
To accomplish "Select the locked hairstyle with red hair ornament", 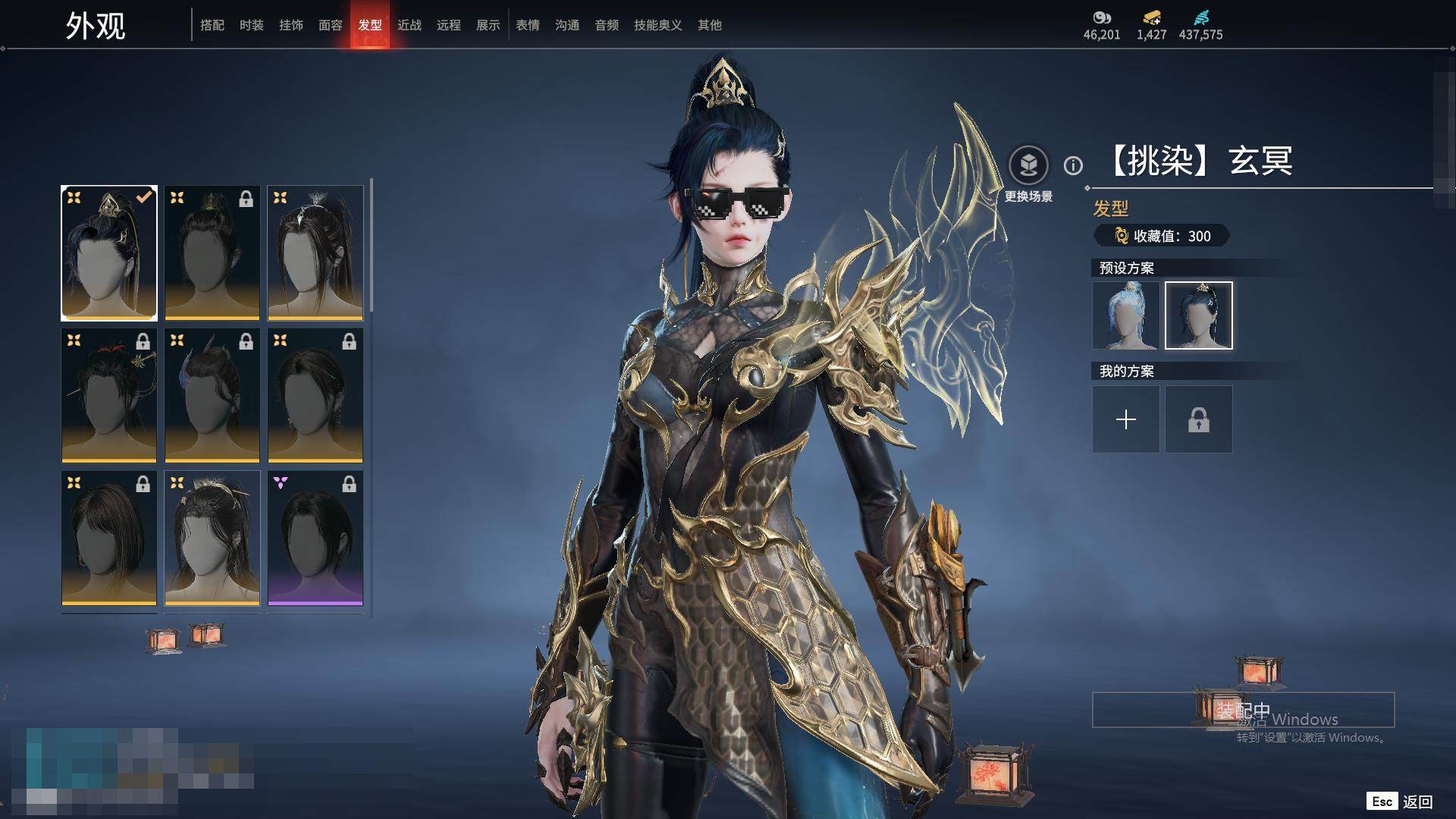I will tap(109, 395).
